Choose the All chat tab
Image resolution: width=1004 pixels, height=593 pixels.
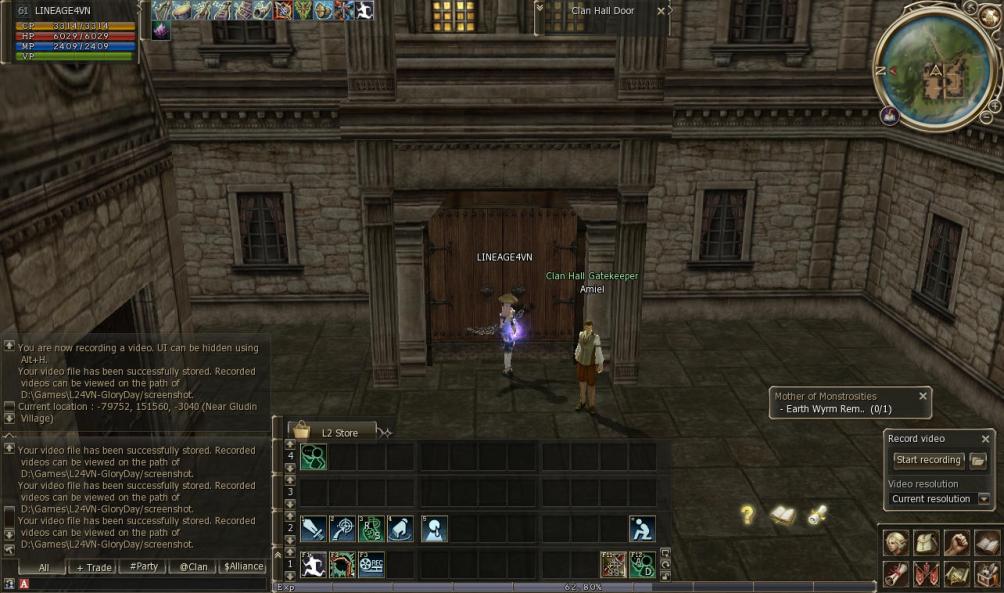click(44, 567)
